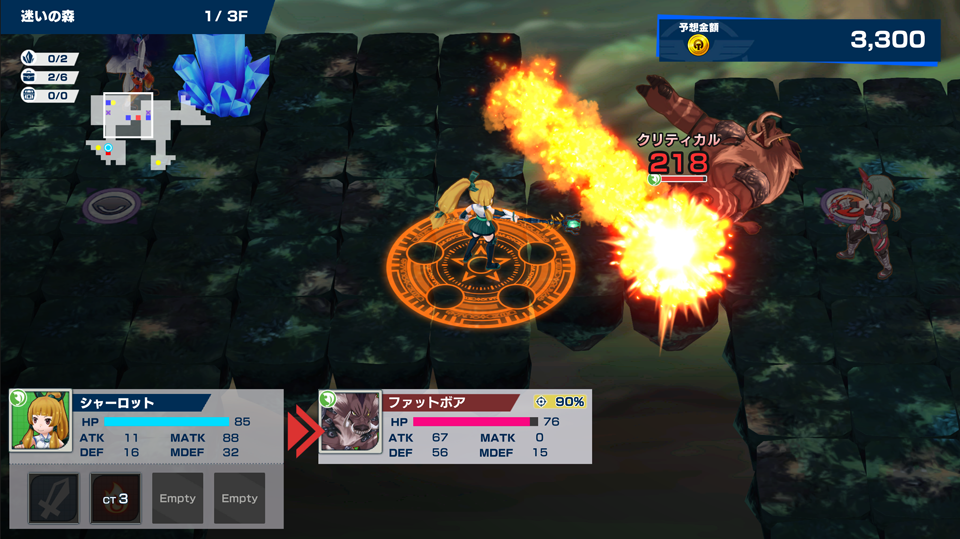Activate the fire skill on cooldown

click(x=115, y=498)
